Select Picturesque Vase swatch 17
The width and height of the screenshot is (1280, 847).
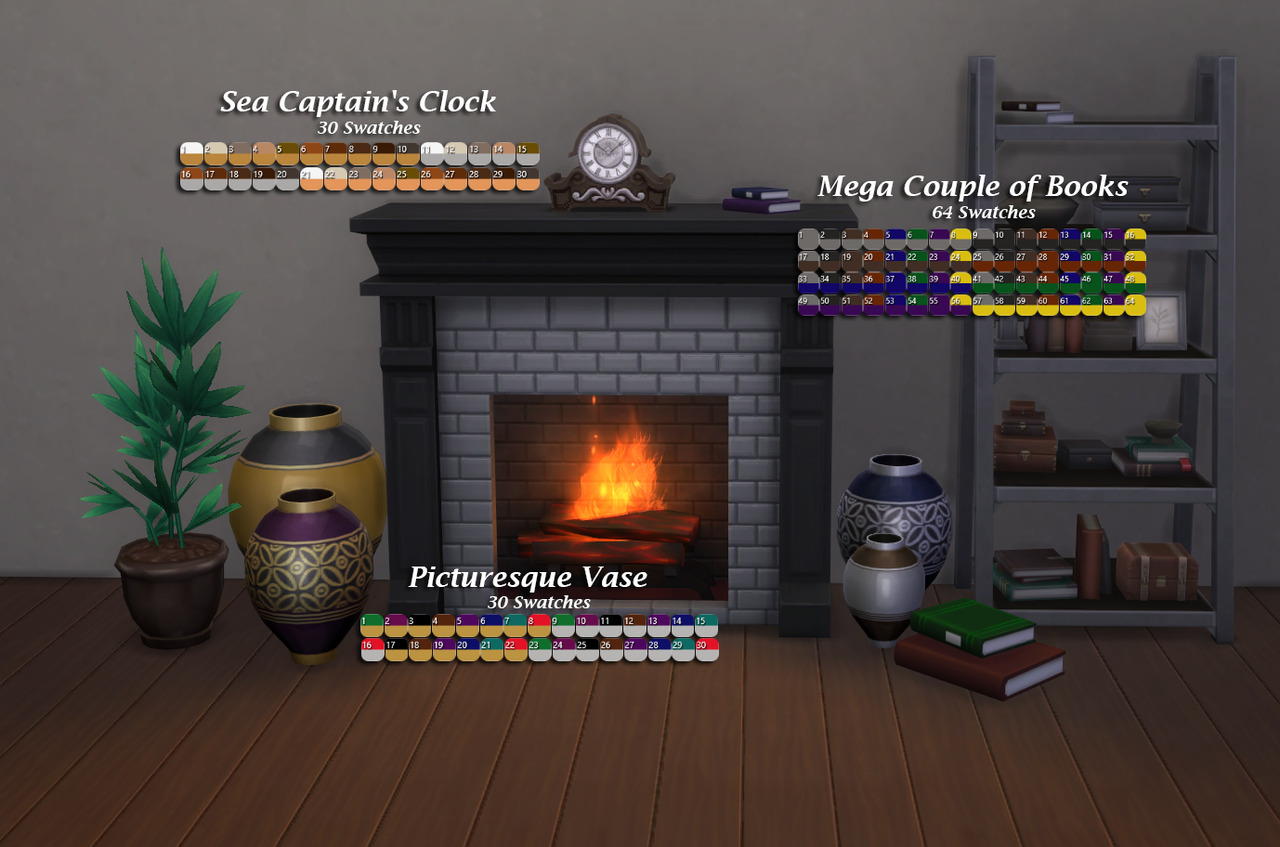(396, 650)
